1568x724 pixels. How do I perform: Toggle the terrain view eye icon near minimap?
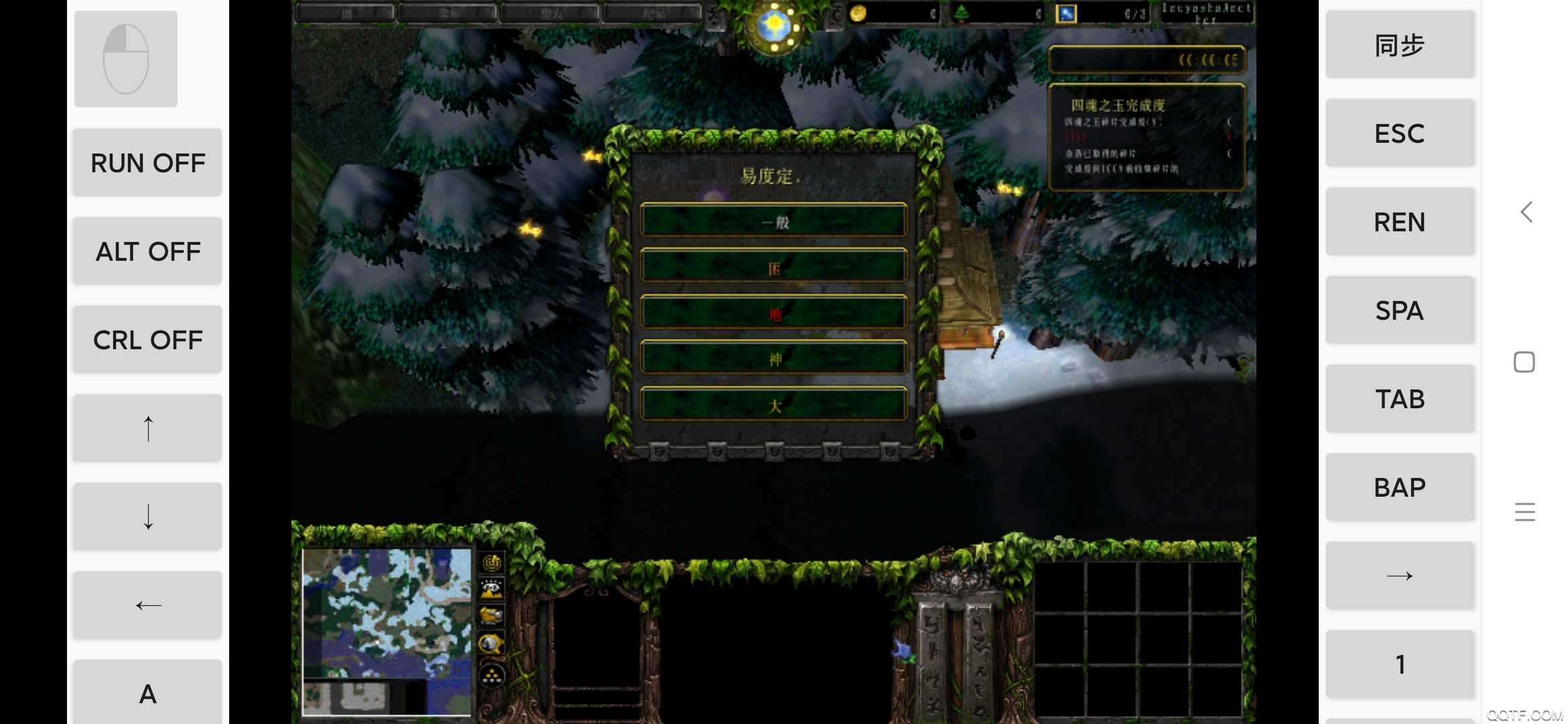point(491,589)
